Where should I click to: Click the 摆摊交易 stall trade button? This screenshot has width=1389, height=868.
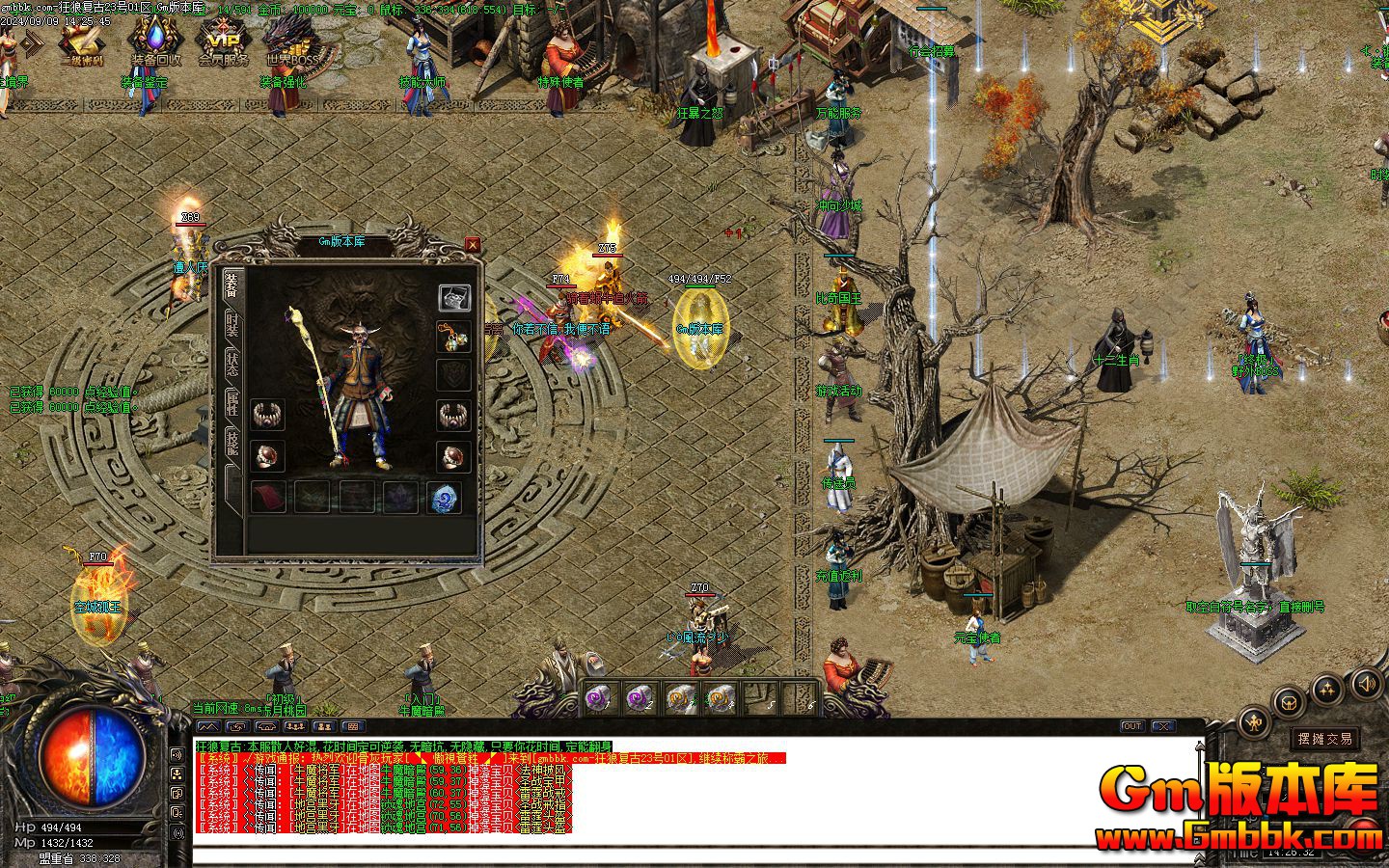(x=1324, y=739)
